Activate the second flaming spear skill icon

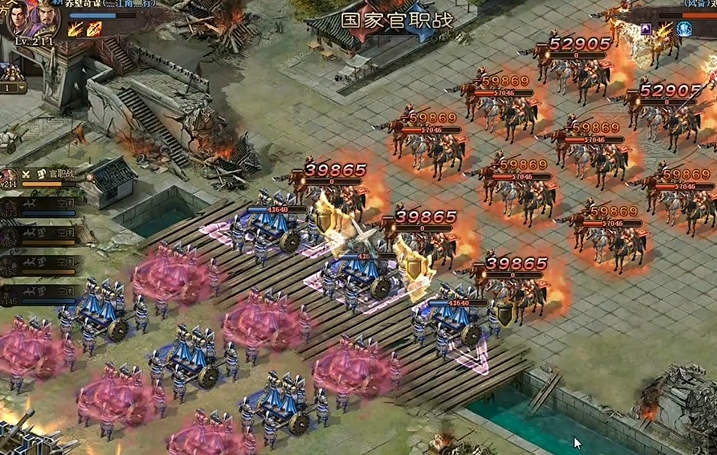click(x=95, y=29)
